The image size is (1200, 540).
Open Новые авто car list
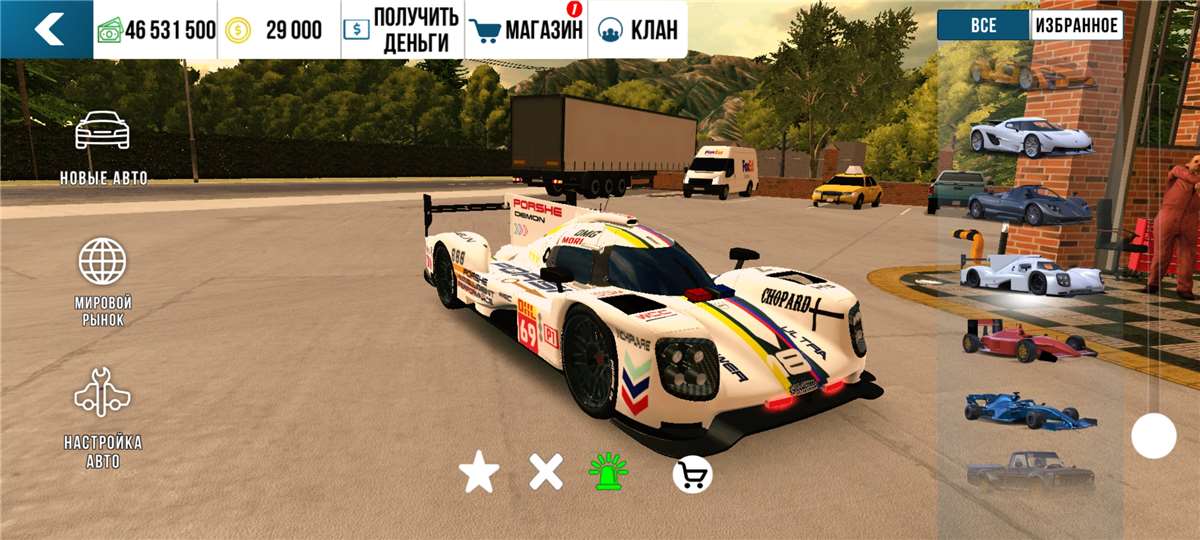pyautogui.click(x=103, y=147)
